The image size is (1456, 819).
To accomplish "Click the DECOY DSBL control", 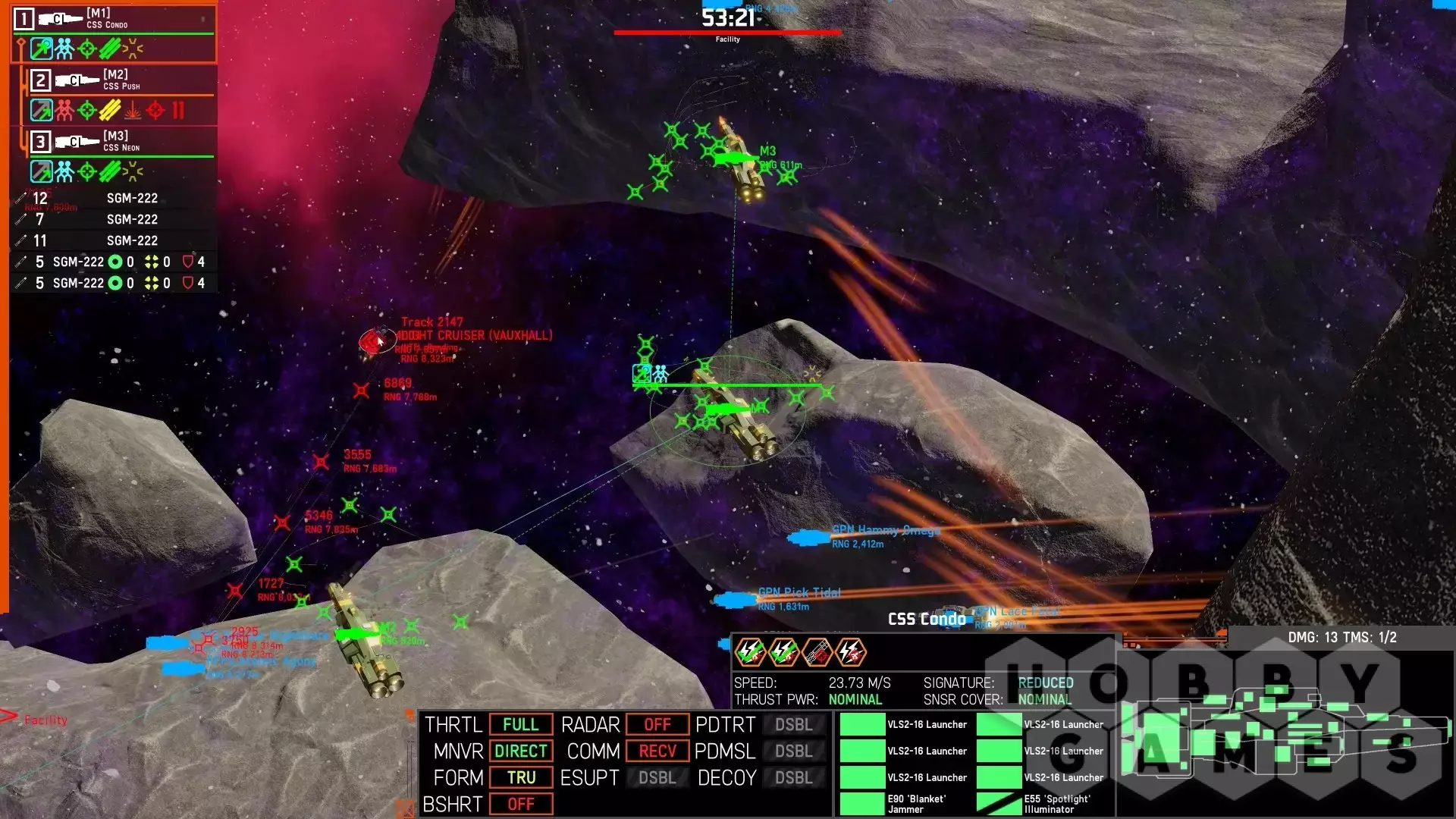I will coord(793,778).
